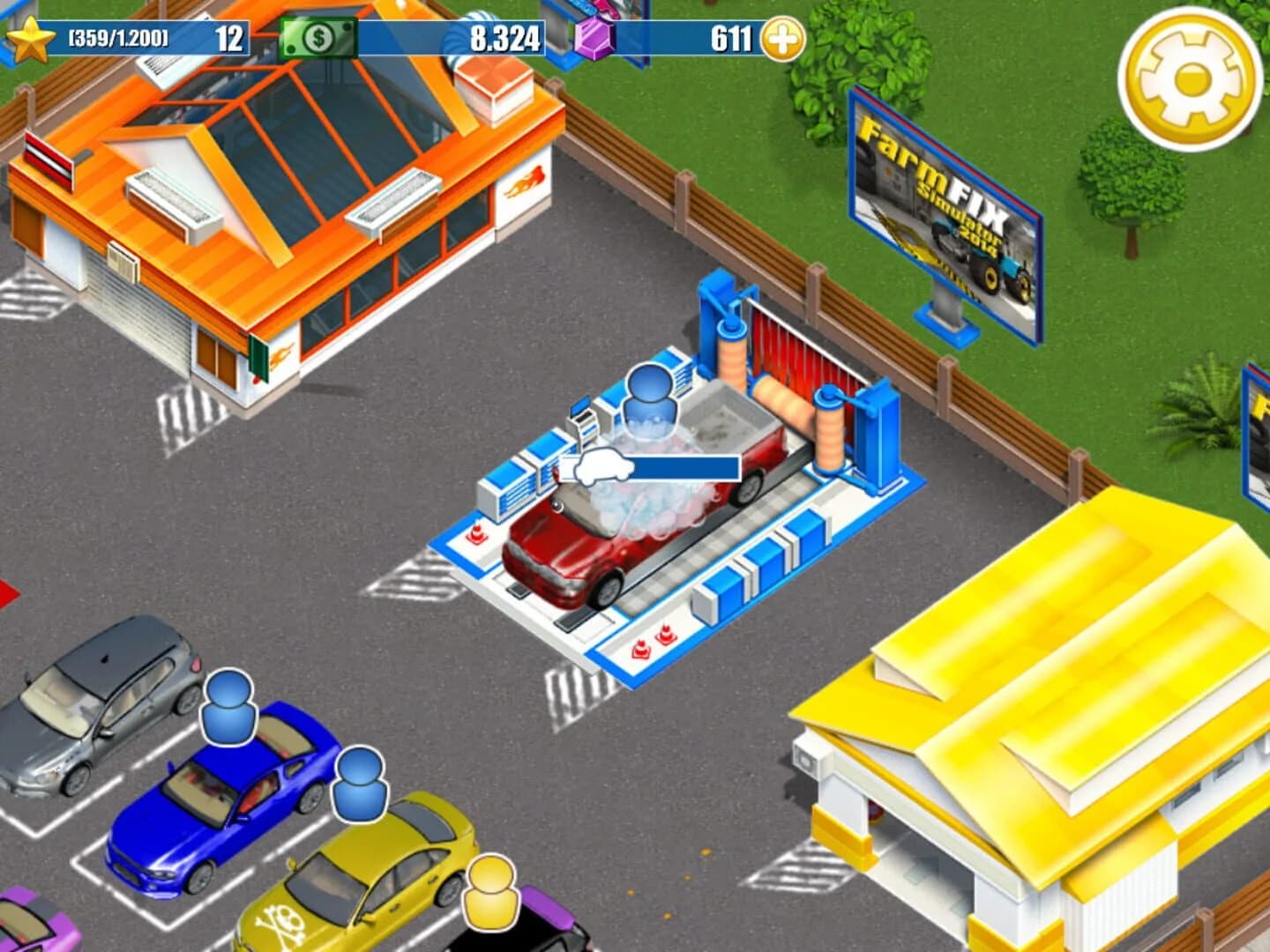Click the gem count showing 611

pos(728,35)
